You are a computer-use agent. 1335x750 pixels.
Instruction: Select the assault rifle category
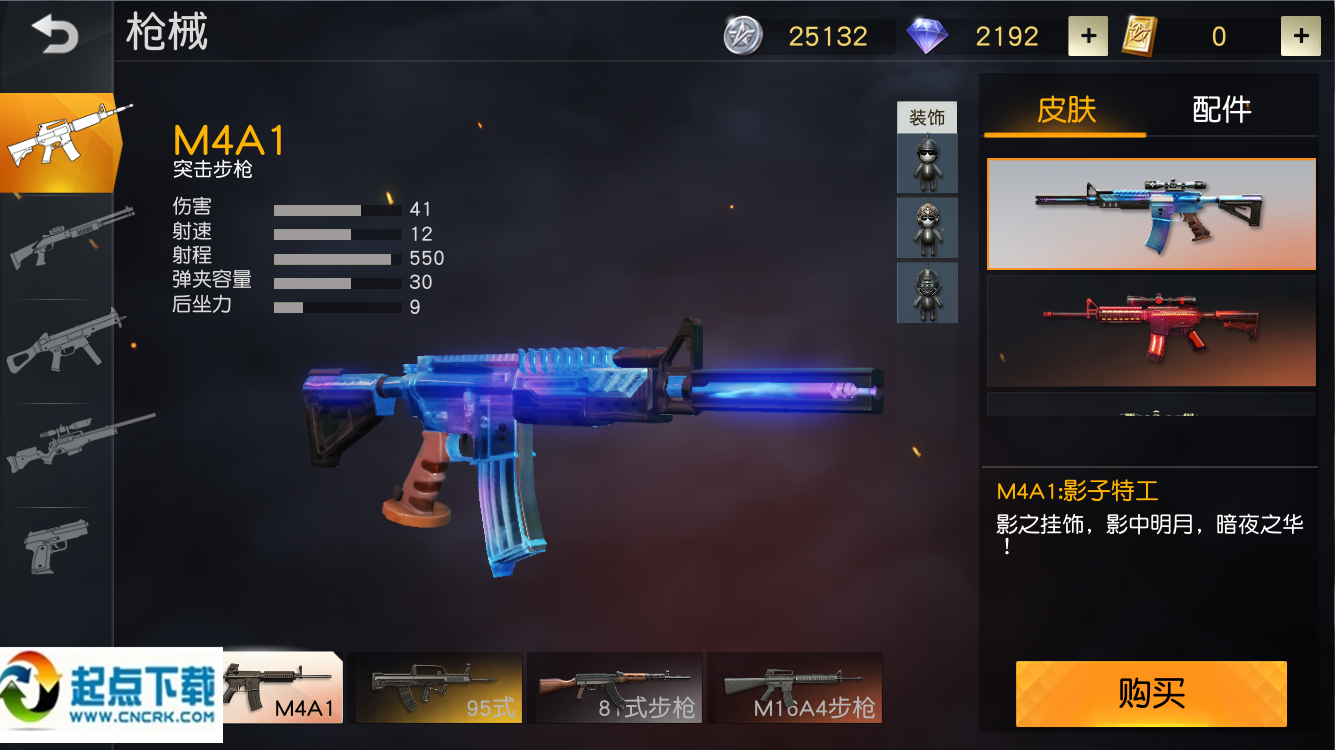point(58,143)
